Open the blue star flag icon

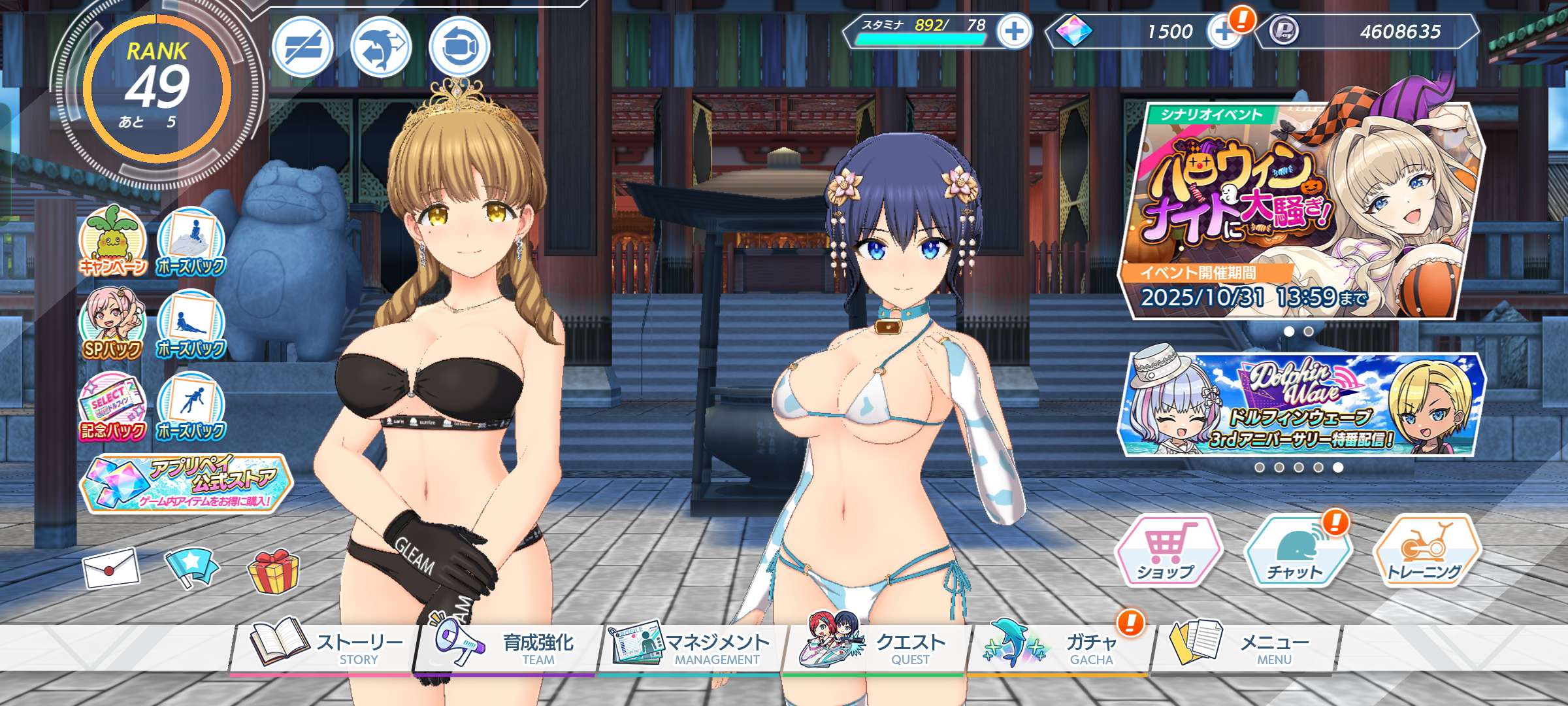click(x=191, y=566)
